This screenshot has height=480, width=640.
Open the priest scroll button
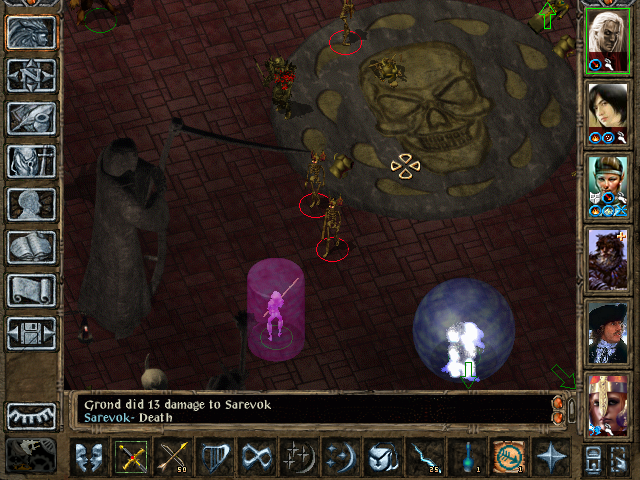(31, 290)
